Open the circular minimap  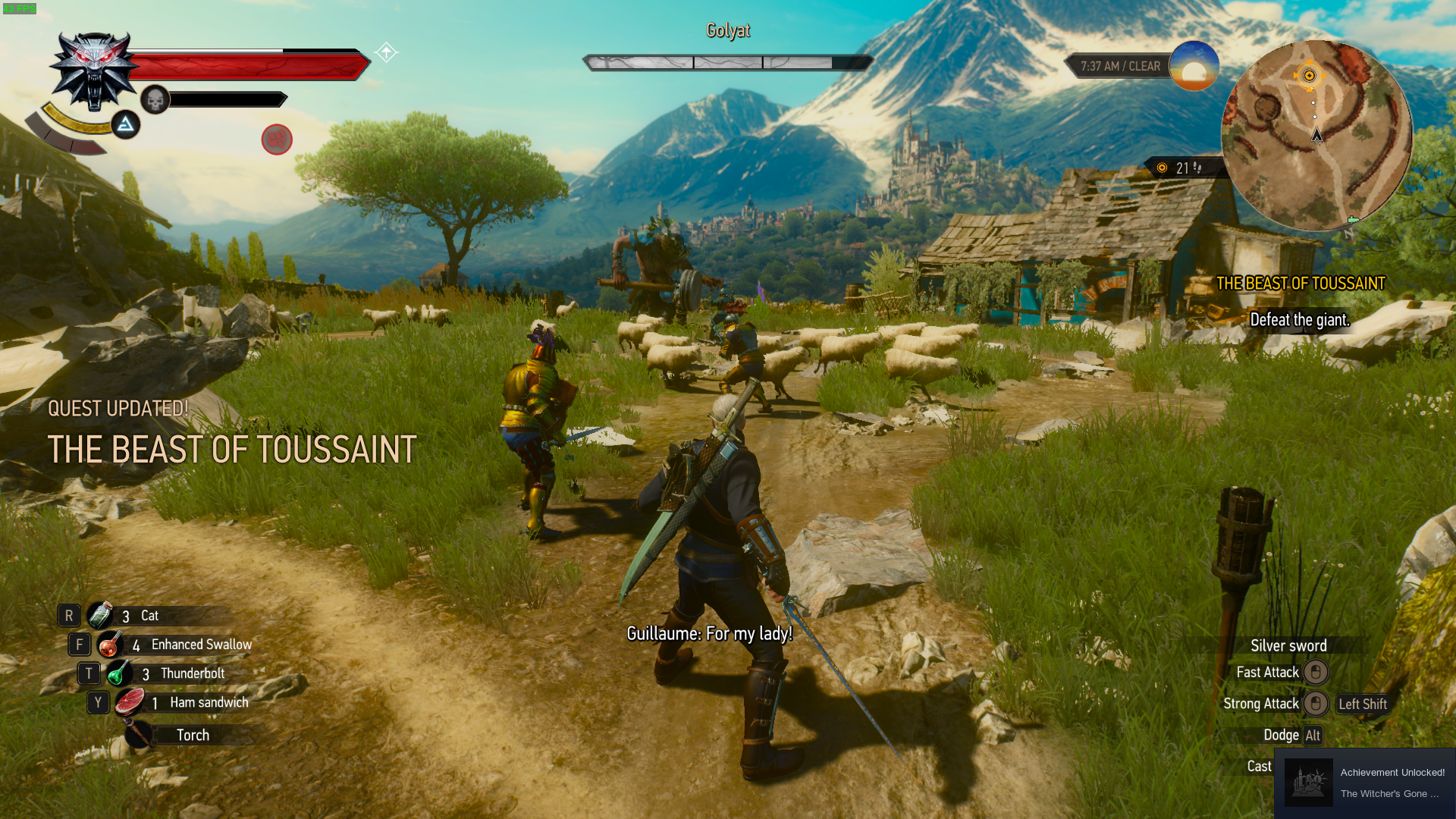1316,136
